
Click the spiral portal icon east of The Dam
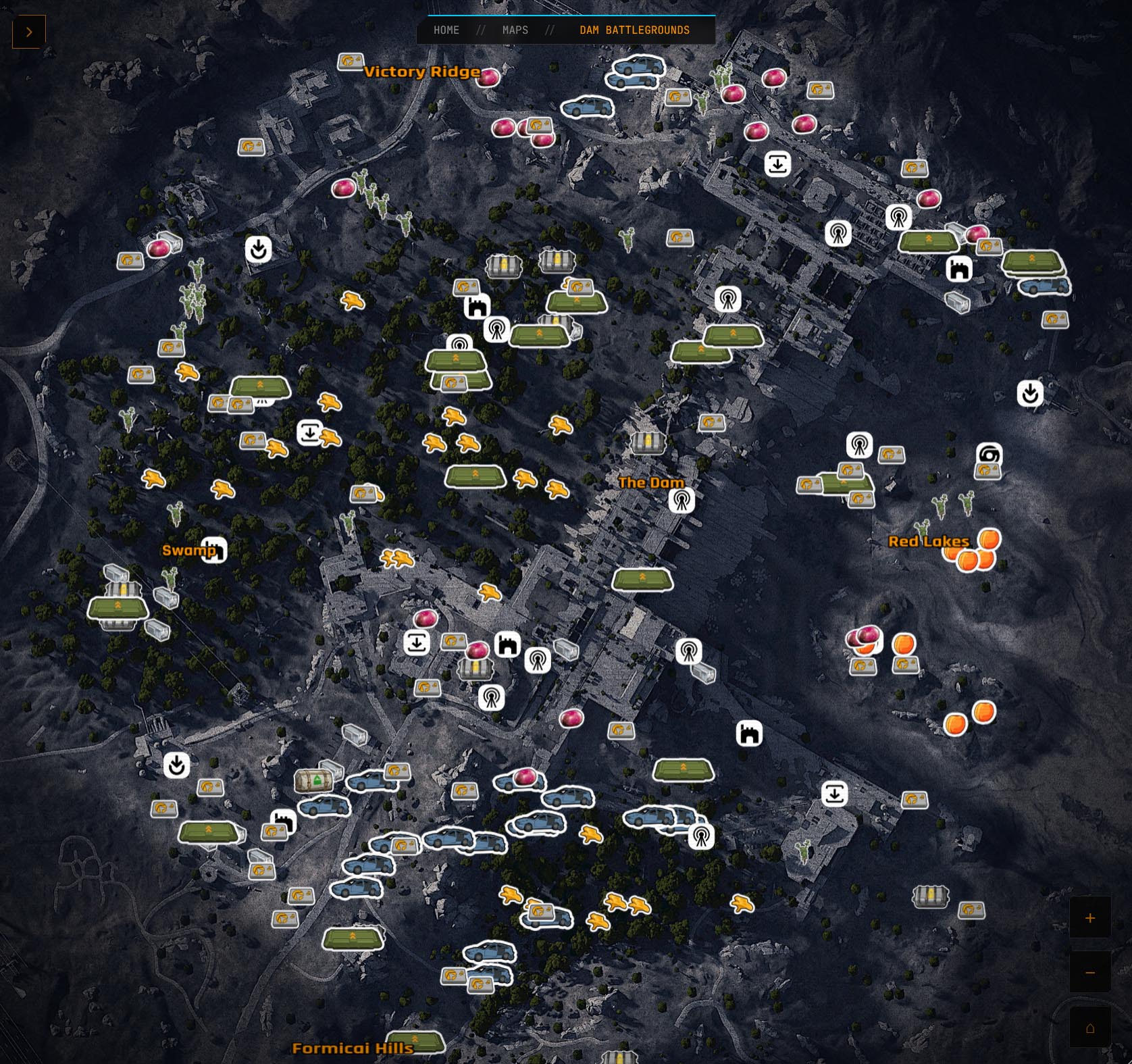coord(988,457)
